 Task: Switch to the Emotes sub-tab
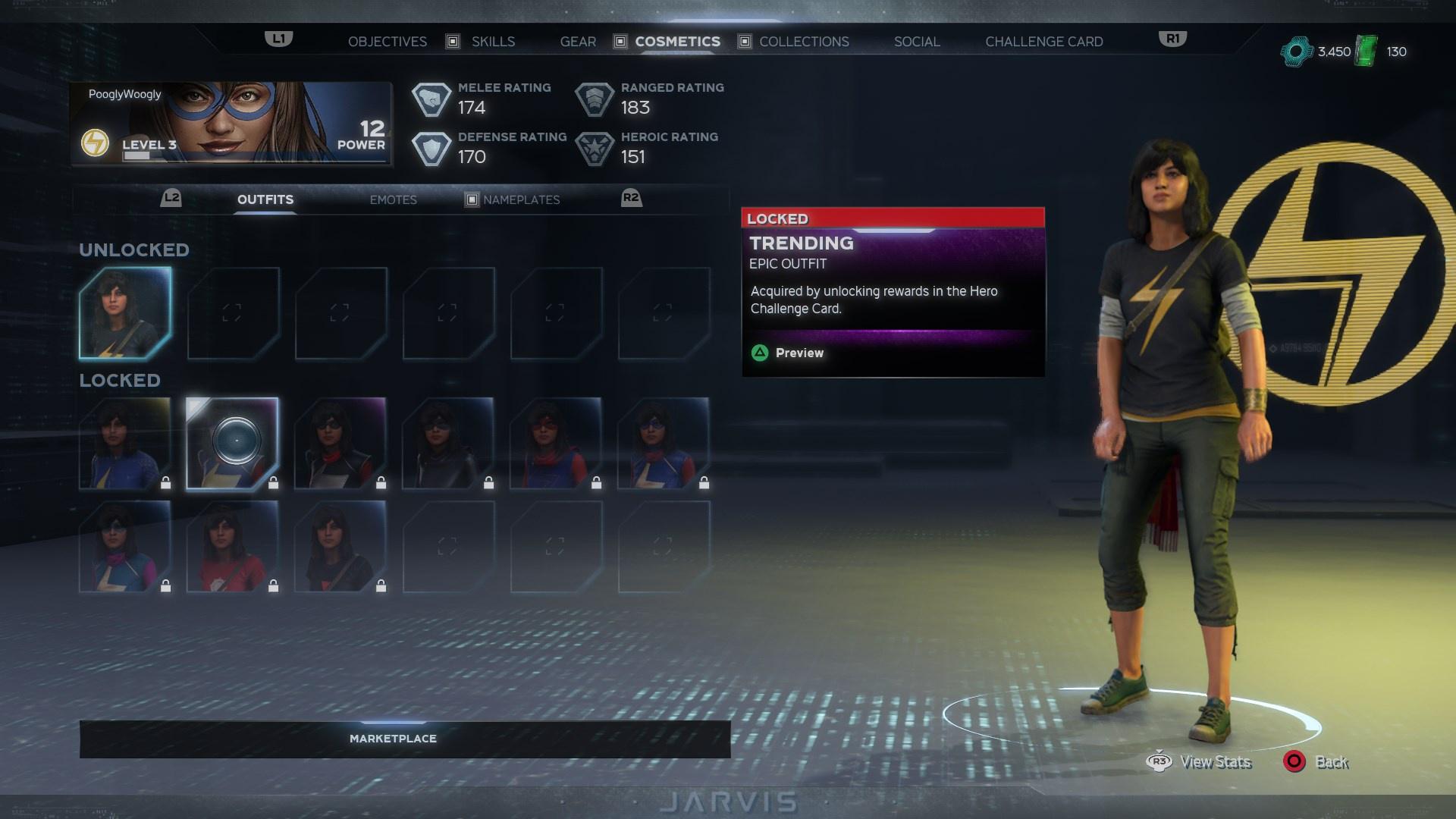(393, 200)
